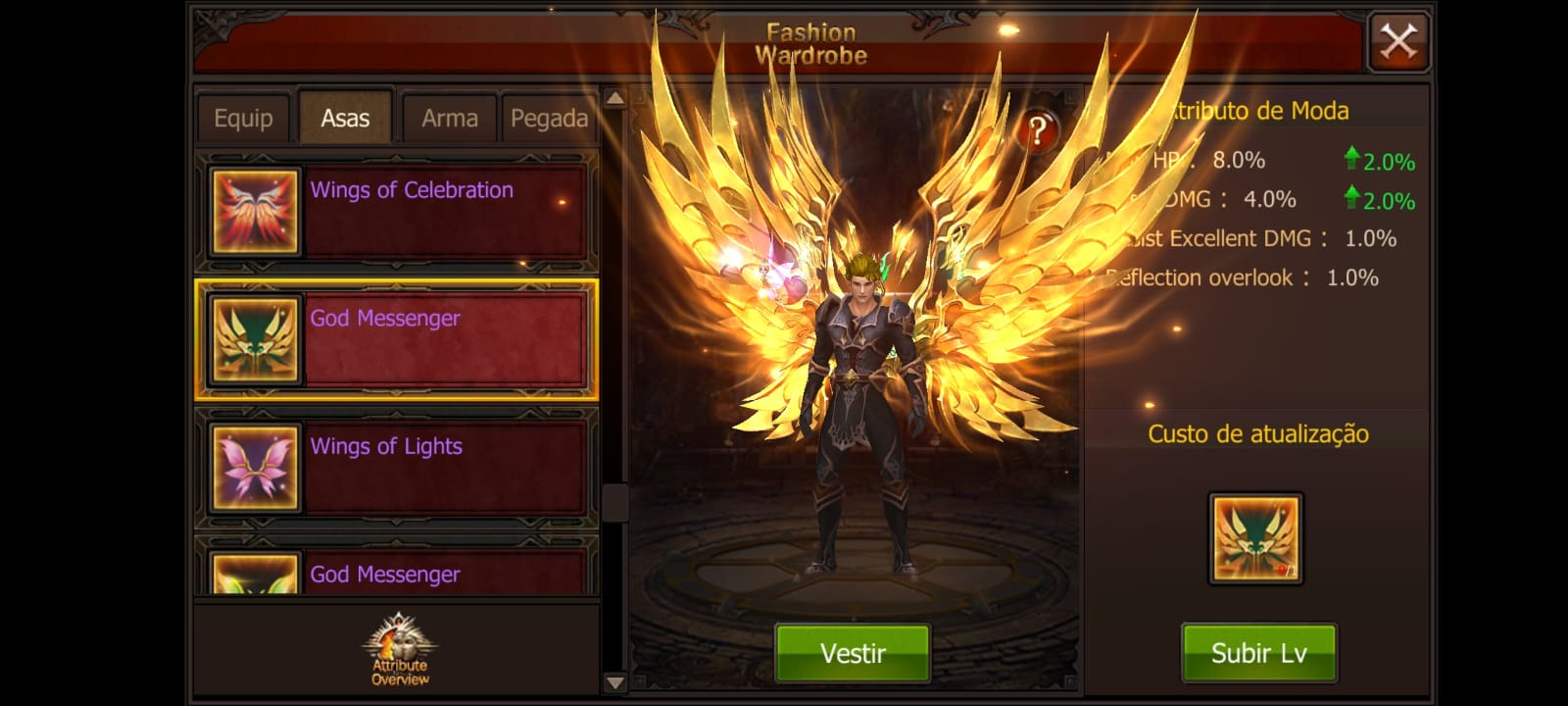Click the green Vestir button
Image resolution: width=1568 pixels, height=706 pixels.
(x=853, y=653)
